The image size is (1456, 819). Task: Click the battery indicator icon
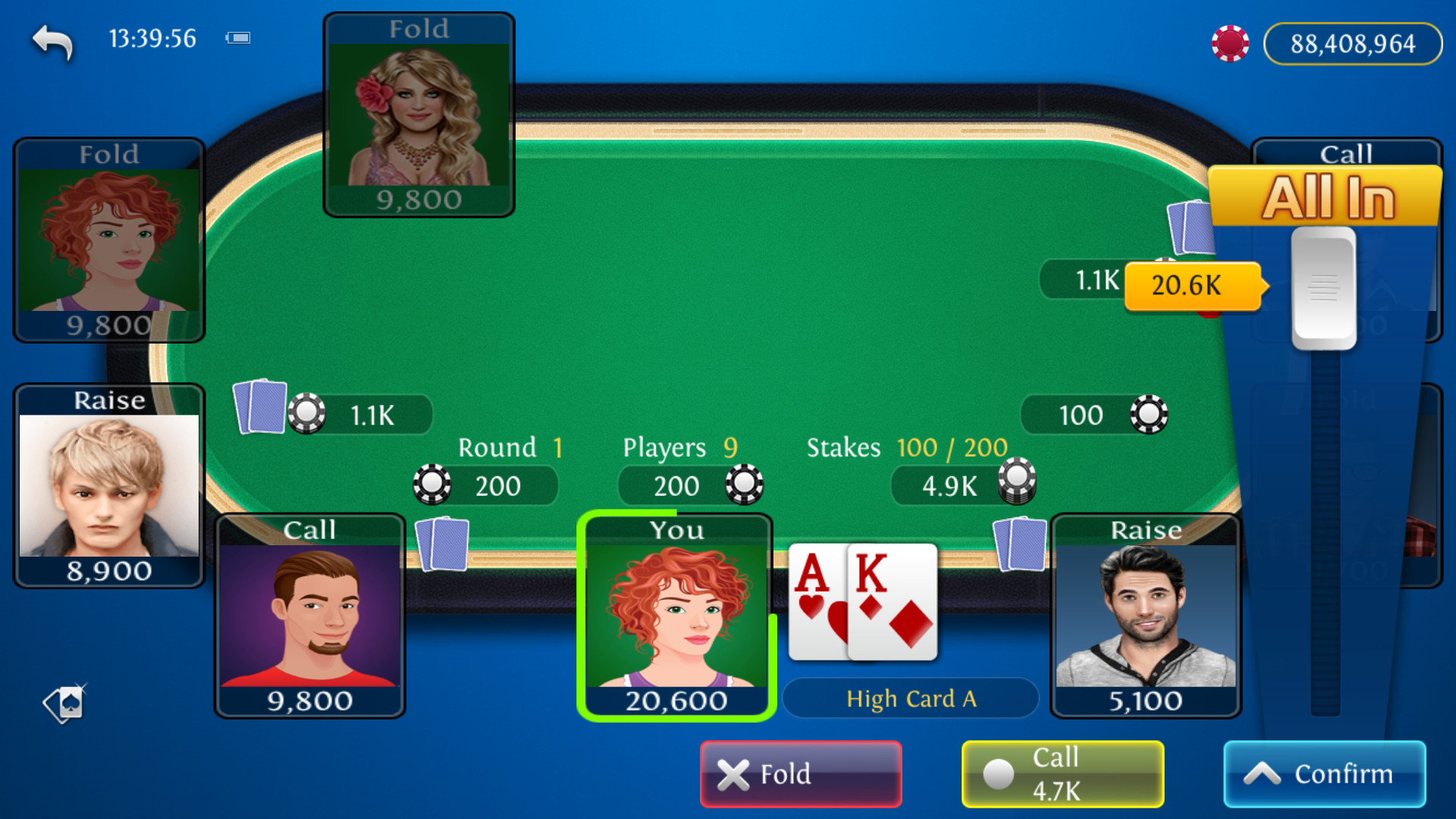[238, 37]
